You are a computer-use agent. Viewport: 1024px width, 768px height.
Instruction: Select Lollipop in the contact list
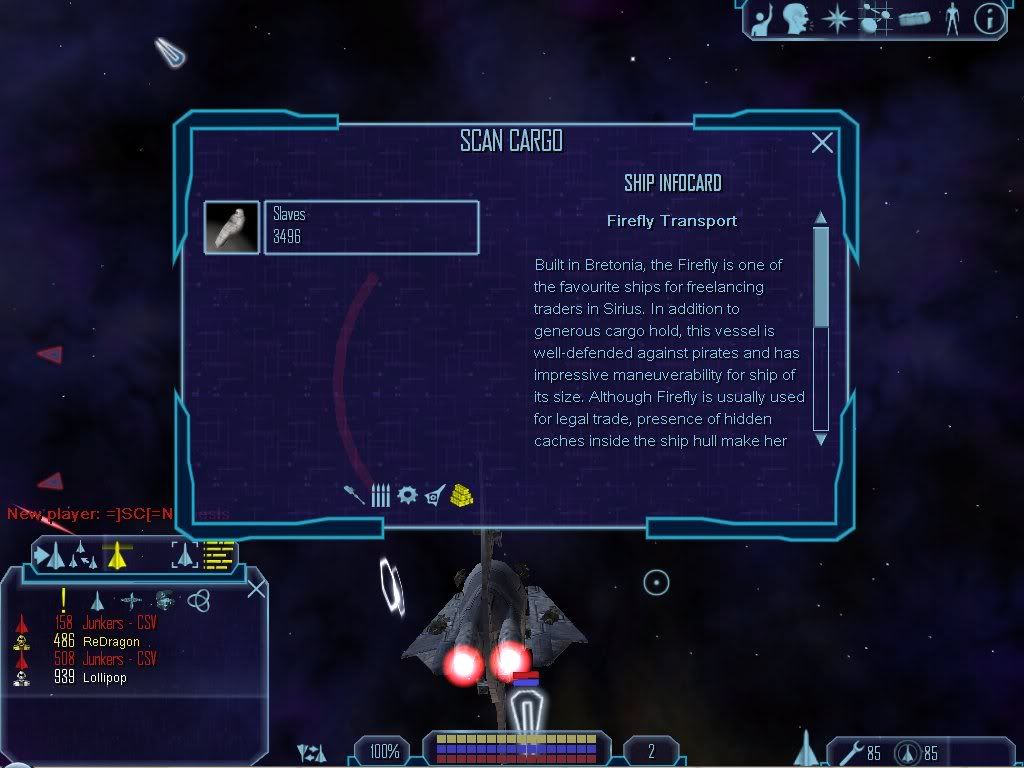pos(104,678)
